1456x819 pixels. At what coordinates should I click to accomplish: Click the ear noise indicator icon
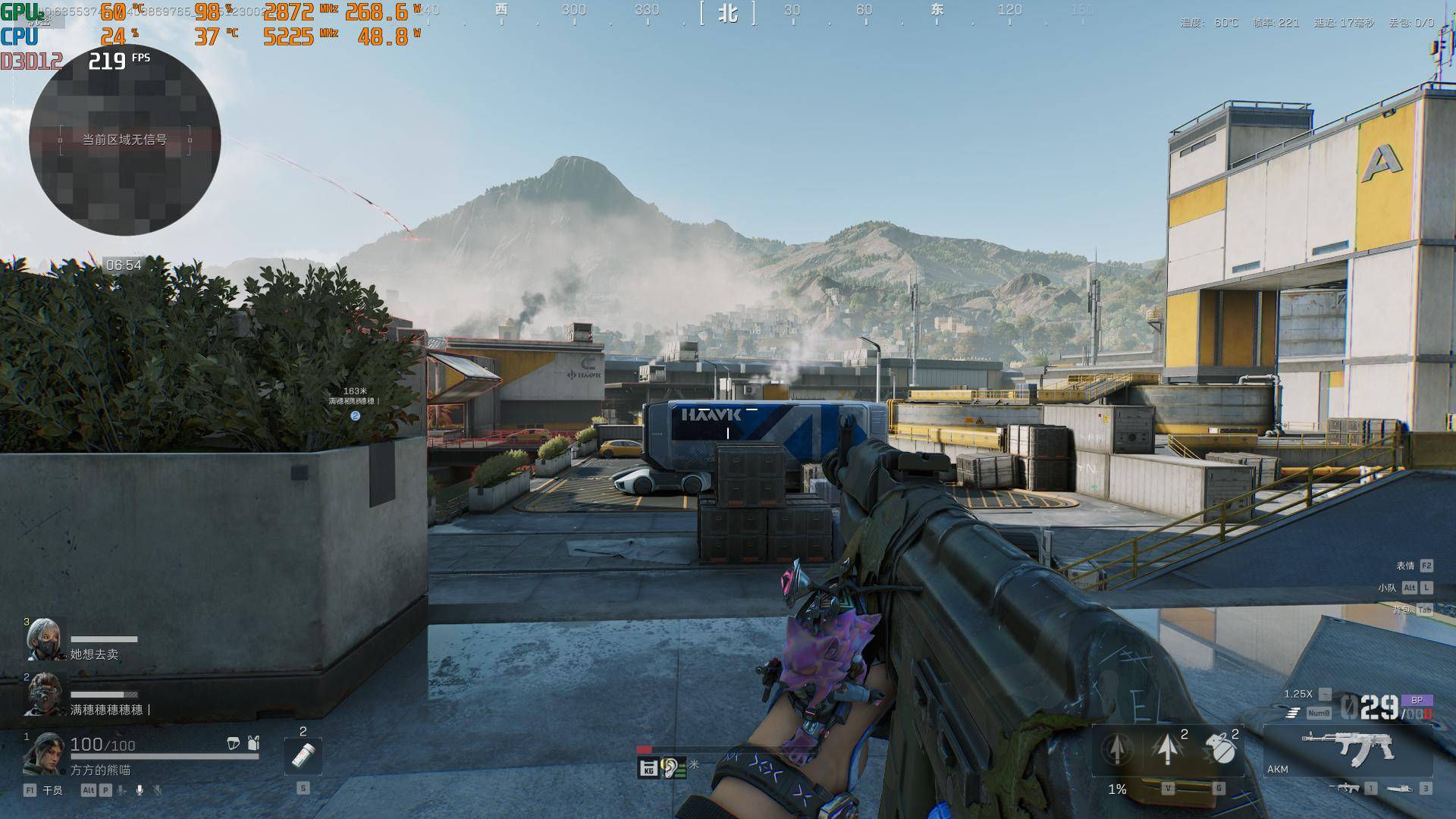pyautogui.click(x=671, y=768)
